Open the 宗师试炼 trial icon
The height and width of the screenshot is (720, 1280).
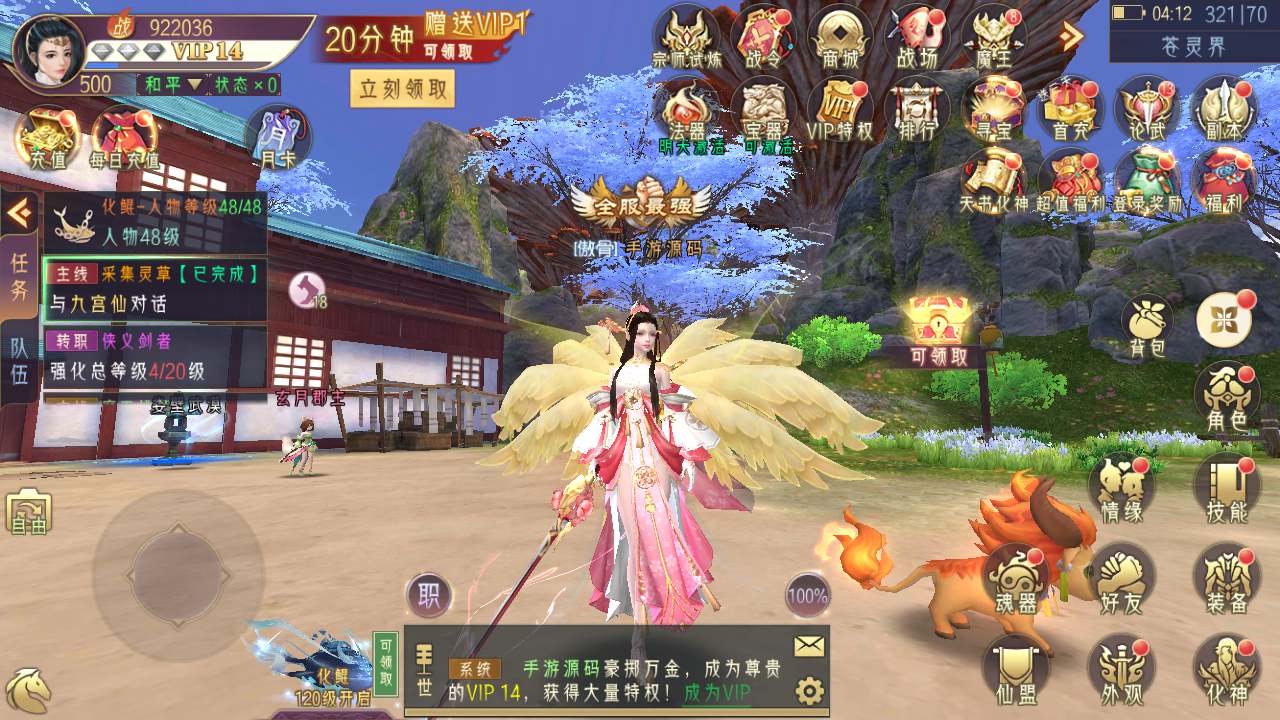686,38
